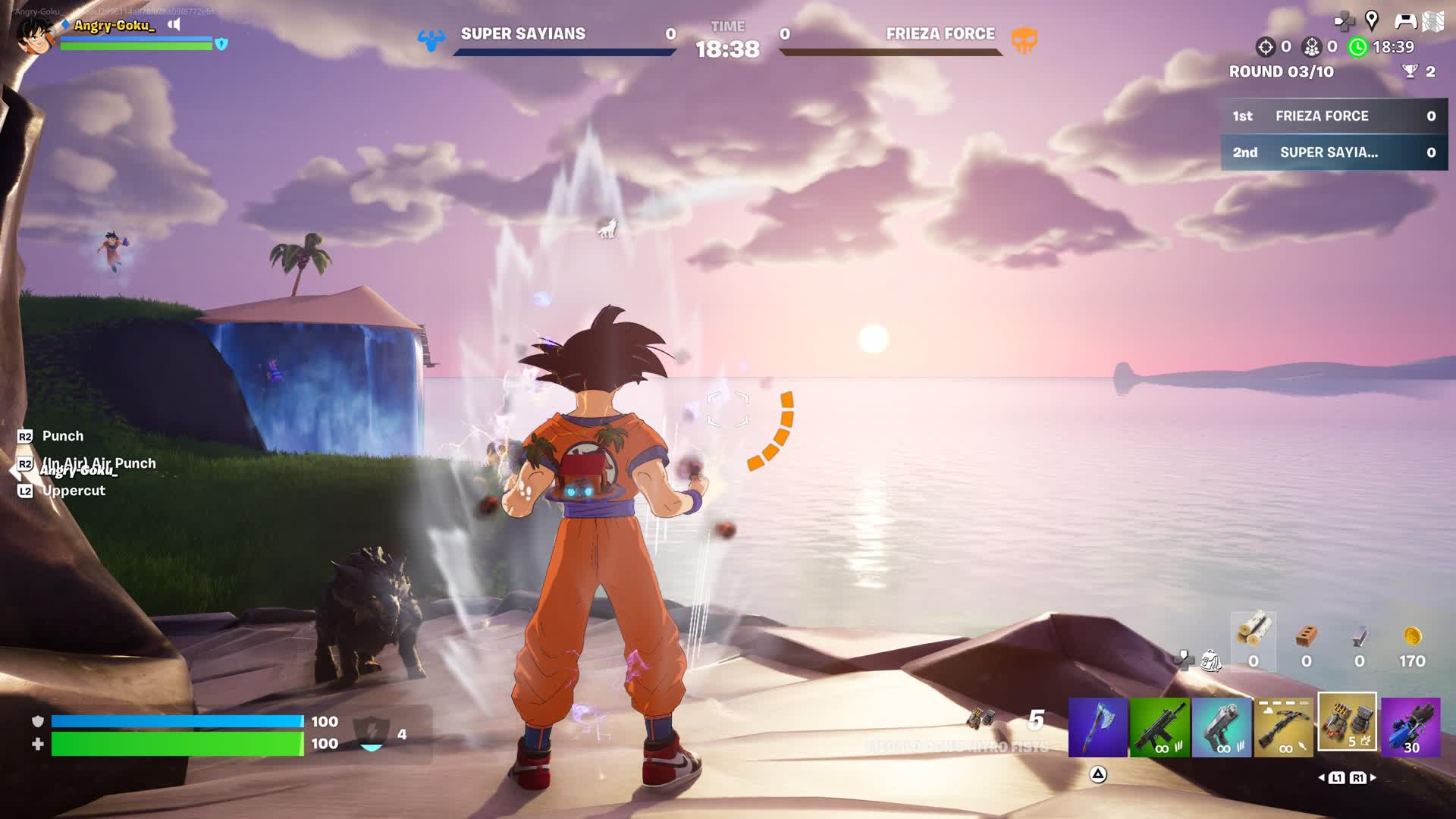Select the brick building material
The height and width of the screenshot is (819, 1456).
[x=1306, y=637]
